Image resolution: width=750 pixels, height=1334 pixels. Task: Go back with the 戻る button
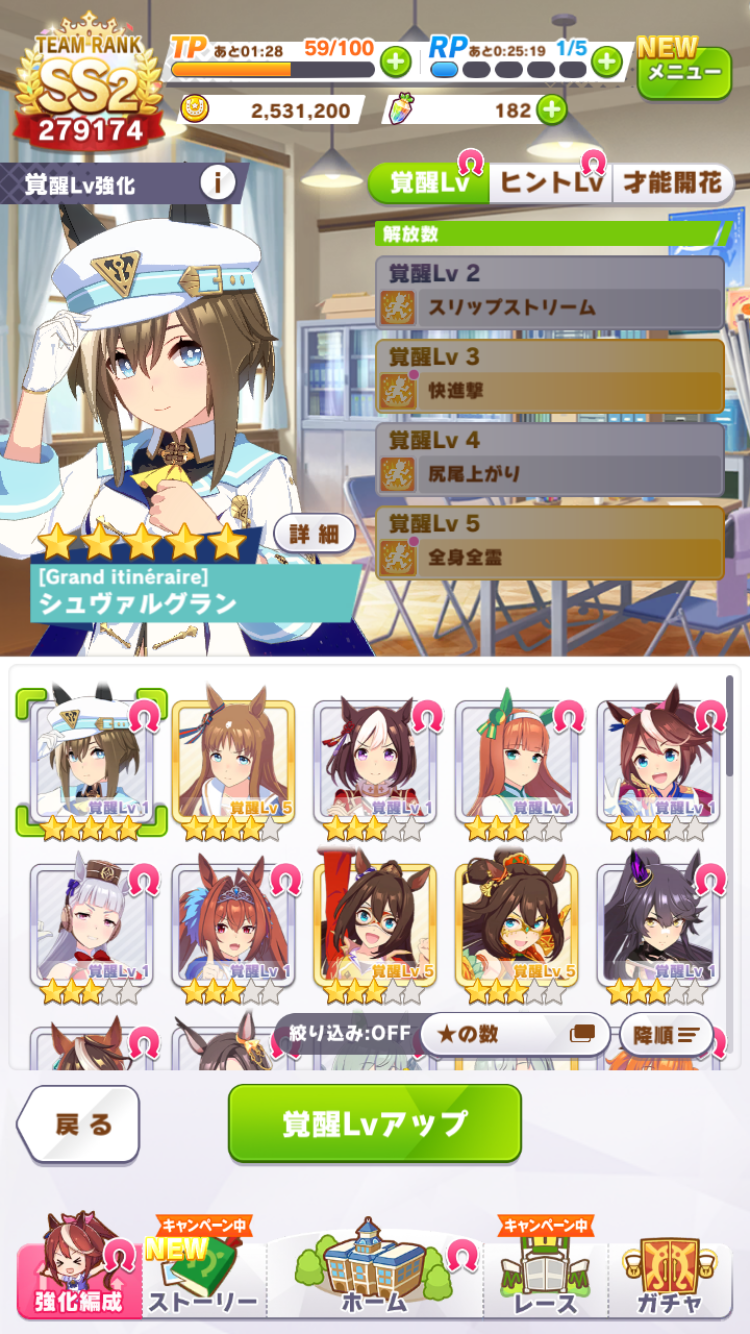coord(80,1124)
